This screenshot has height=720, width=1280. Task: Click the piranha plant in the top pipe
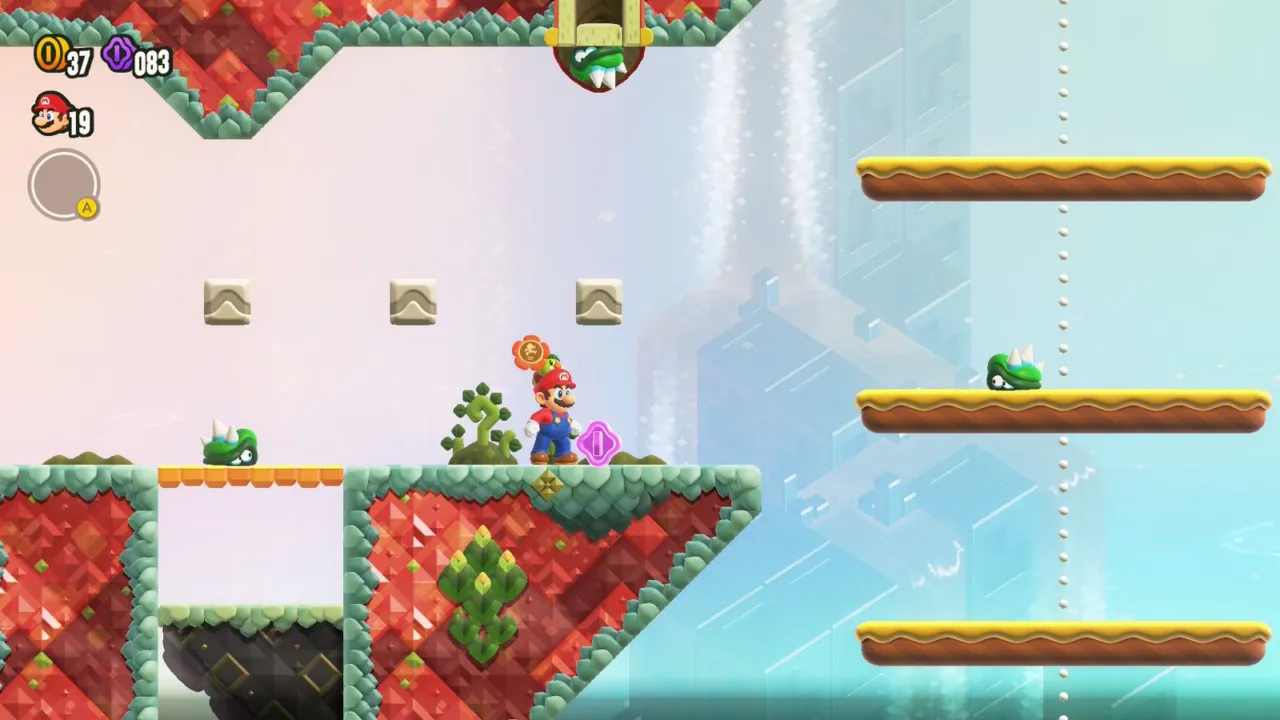(600, 60)
